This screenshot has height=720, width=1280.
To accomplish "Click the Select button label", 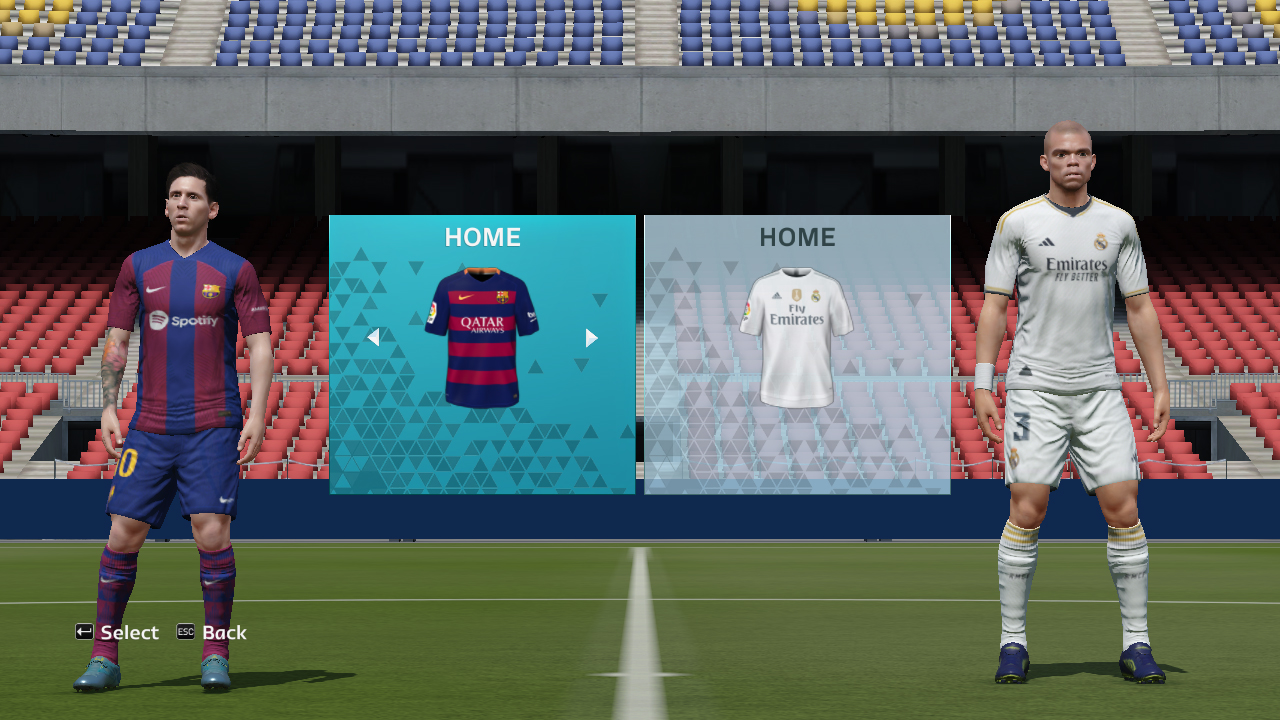I will point(131,632).
